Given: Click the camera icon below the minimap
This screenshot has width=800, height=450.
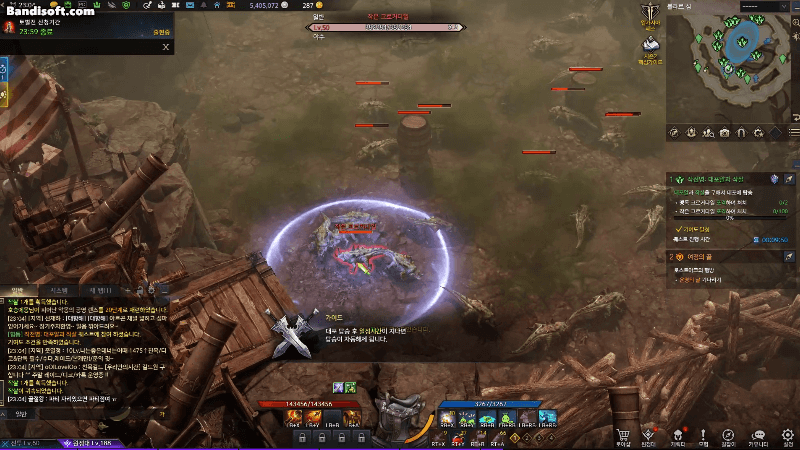Looking at the screenshot, I should click(x=723, y=132).
